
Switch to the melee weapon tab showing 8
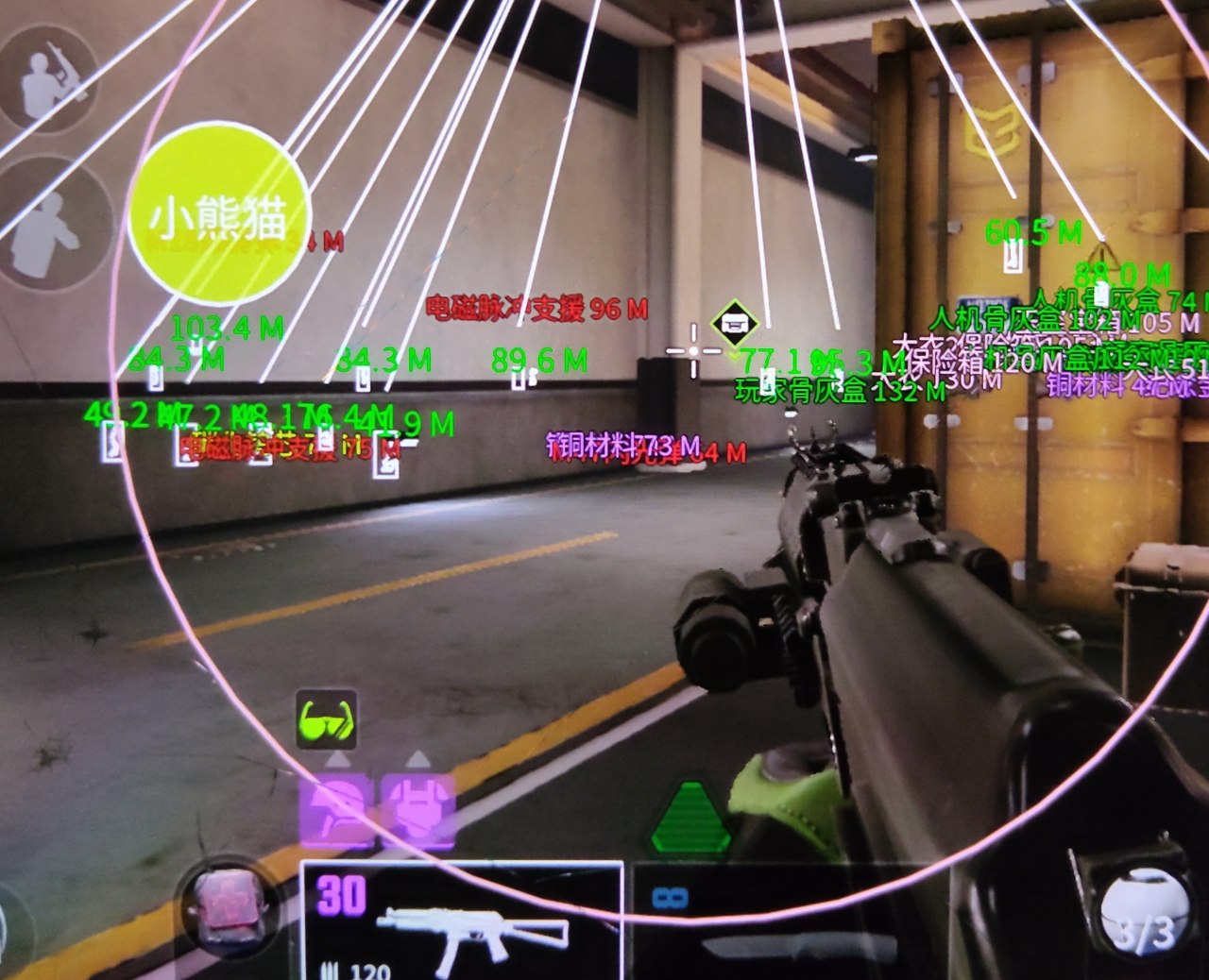coord(671,897)
